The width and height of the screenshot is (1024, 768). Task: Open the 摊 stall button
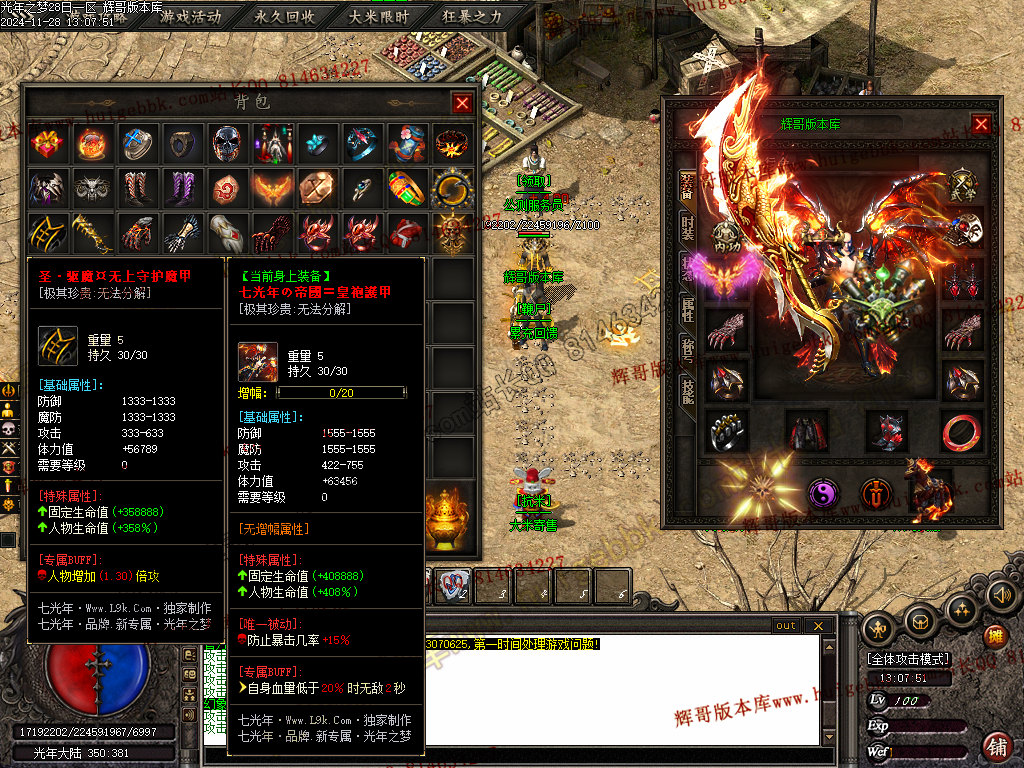click(994, 634)
